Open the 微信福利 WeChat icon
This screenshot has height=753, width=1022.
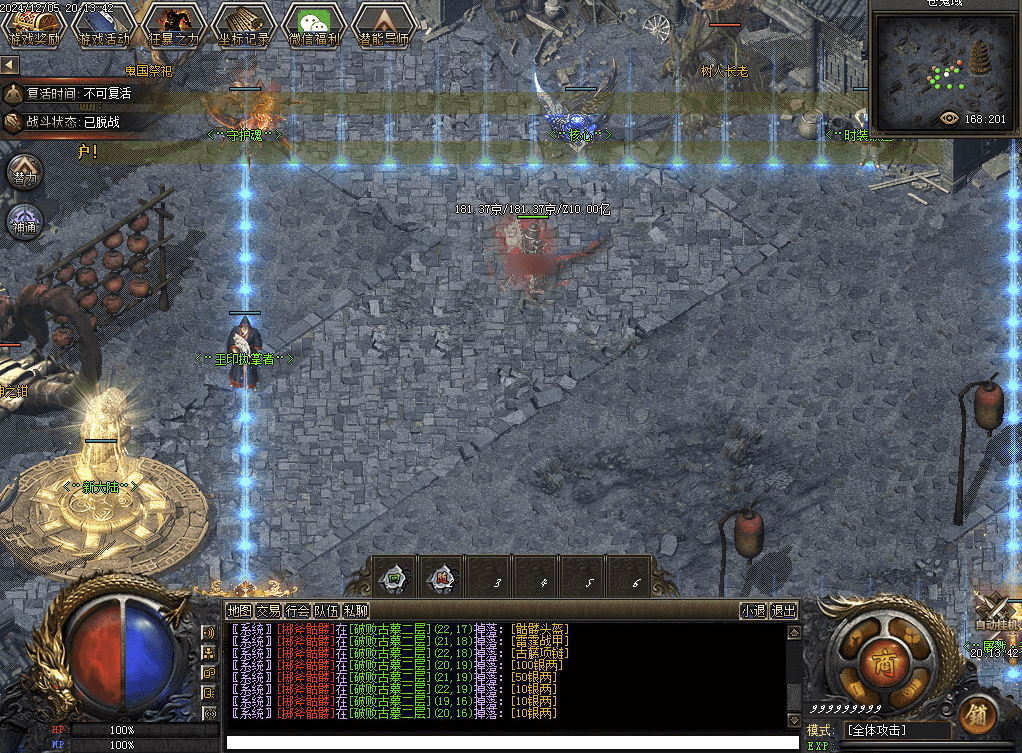(x=308, y=25)
